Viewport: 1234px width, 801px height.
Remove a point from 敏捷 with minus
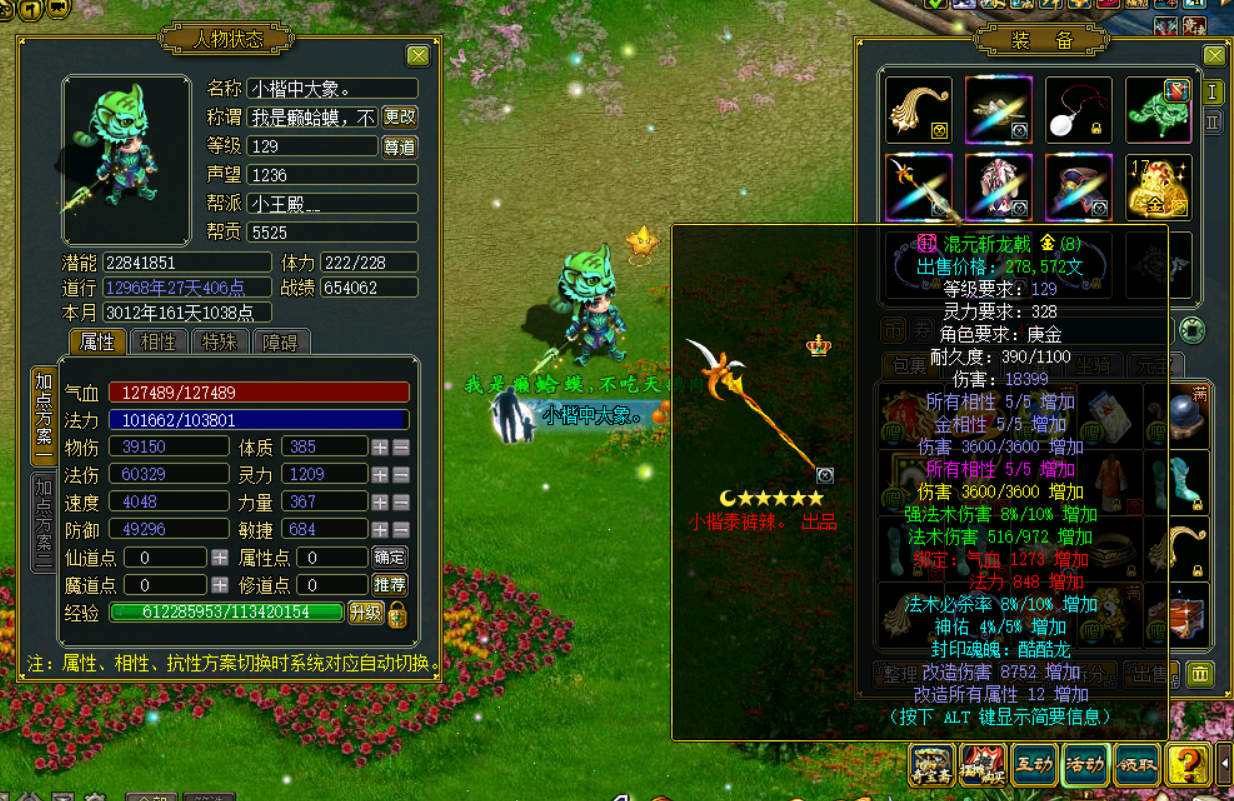click(x=401, y=530)
